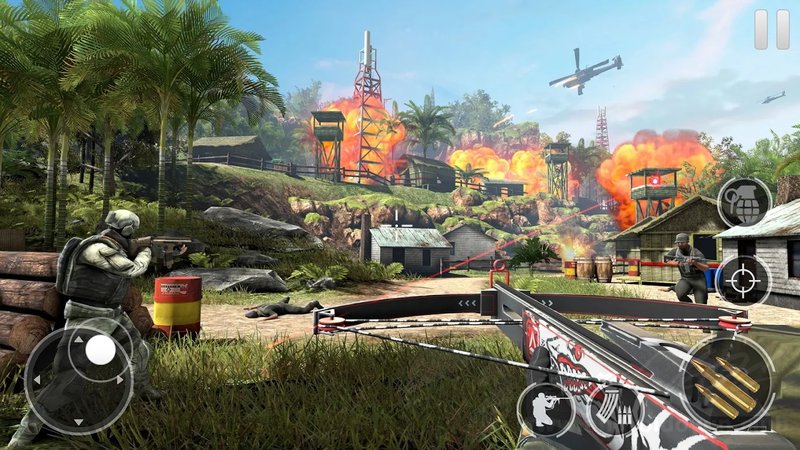Screen dimensions: 800x450
Task: Pause the game
Action: click(771, 29)
